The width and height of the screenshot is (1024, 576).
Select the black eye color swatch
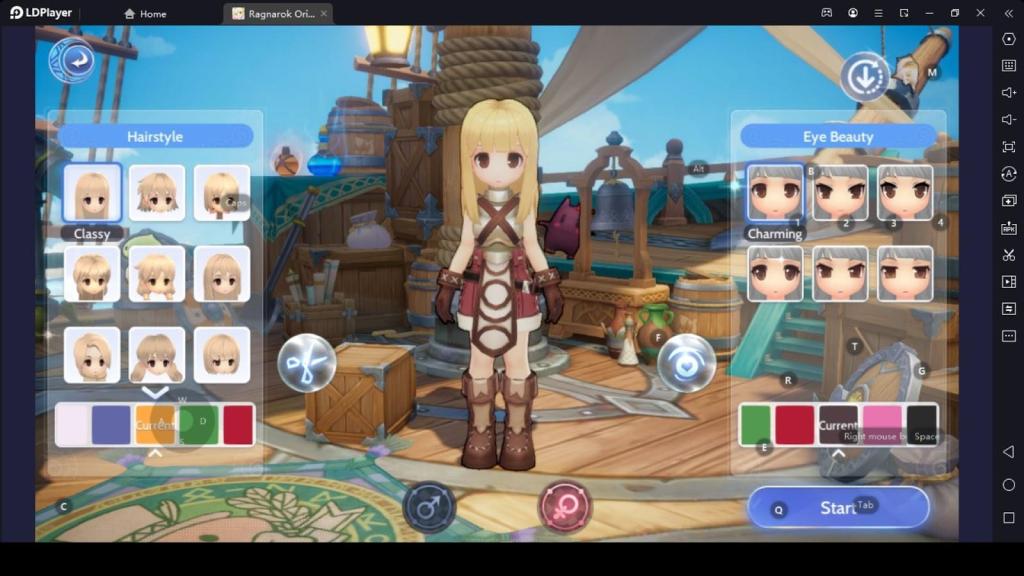tap(922, 424)
